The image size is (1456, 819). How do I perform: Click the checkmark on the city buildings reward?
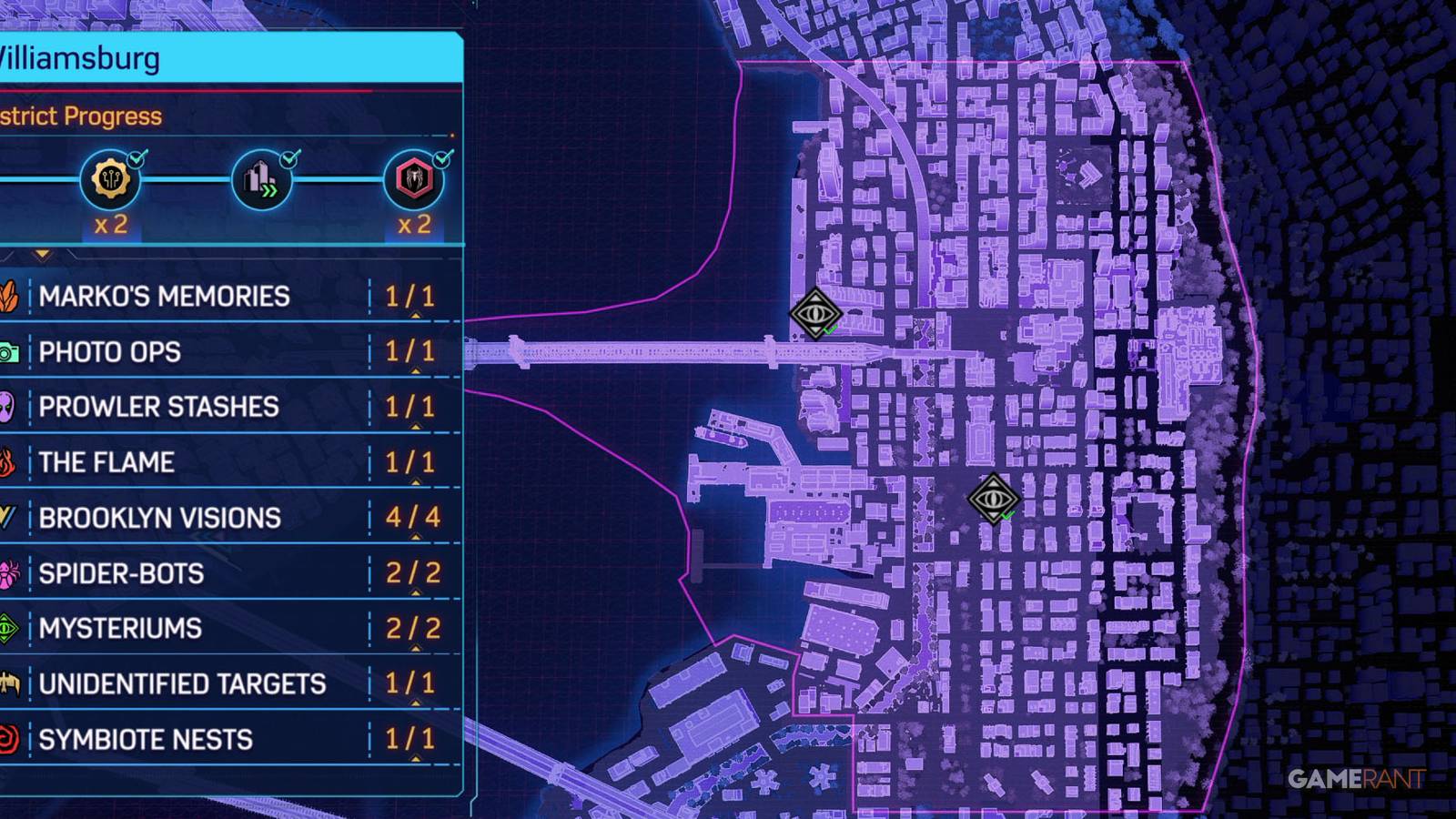288,157
